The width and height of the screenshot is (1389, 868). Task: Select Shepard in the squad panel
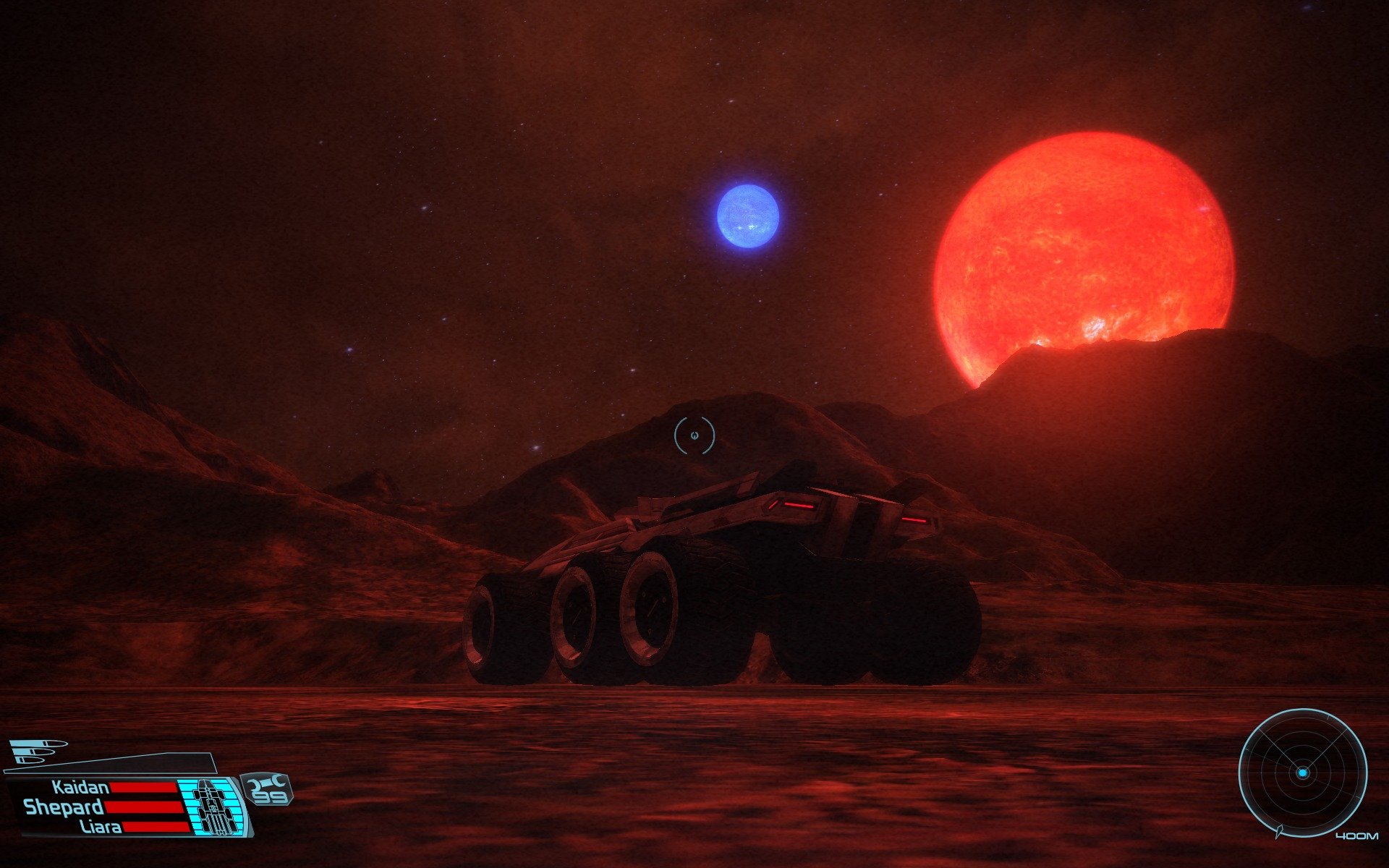point(64,807)
